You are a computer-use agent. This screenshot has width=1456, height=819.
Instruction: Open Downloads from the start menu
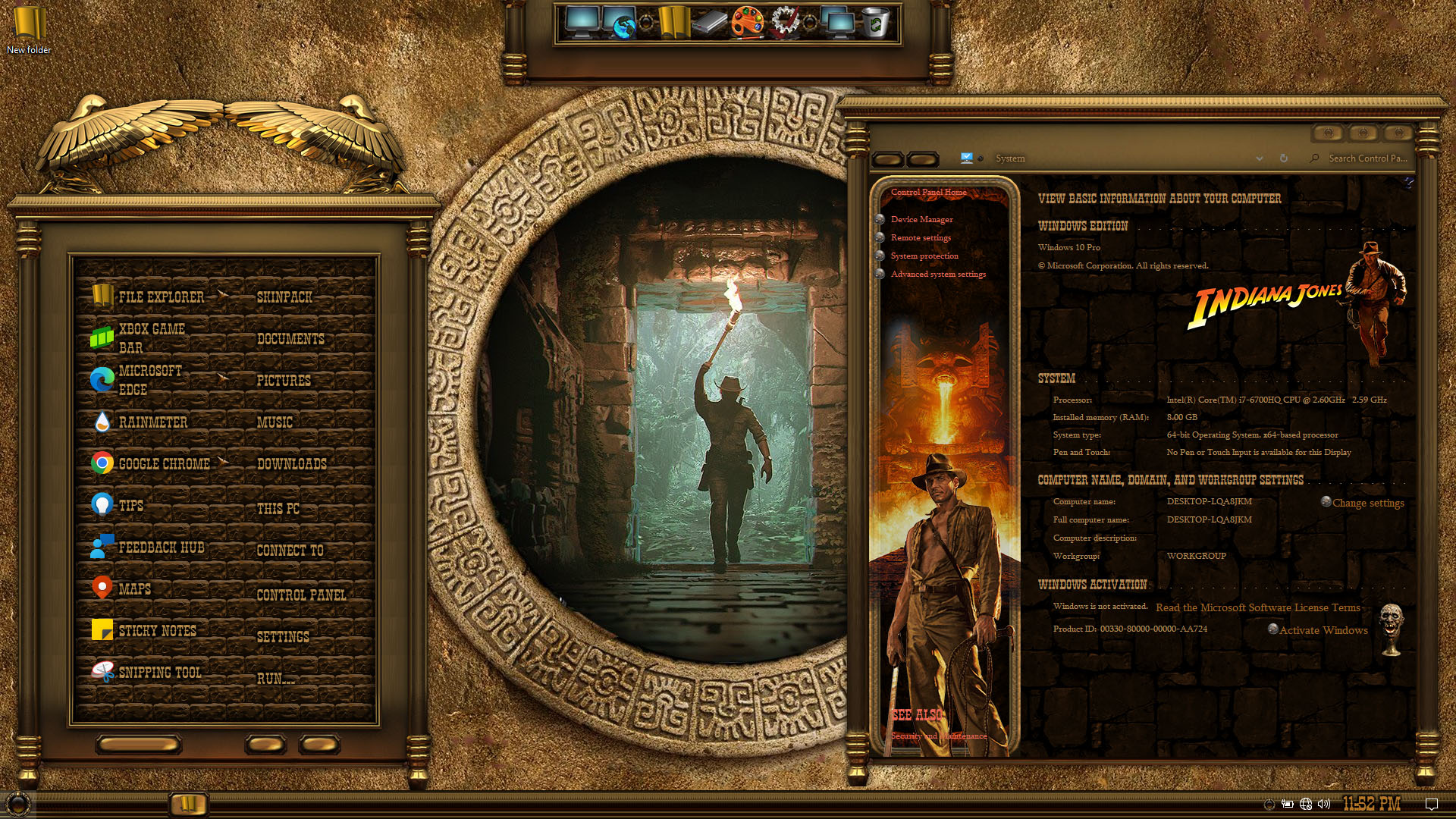coord(291,463)
